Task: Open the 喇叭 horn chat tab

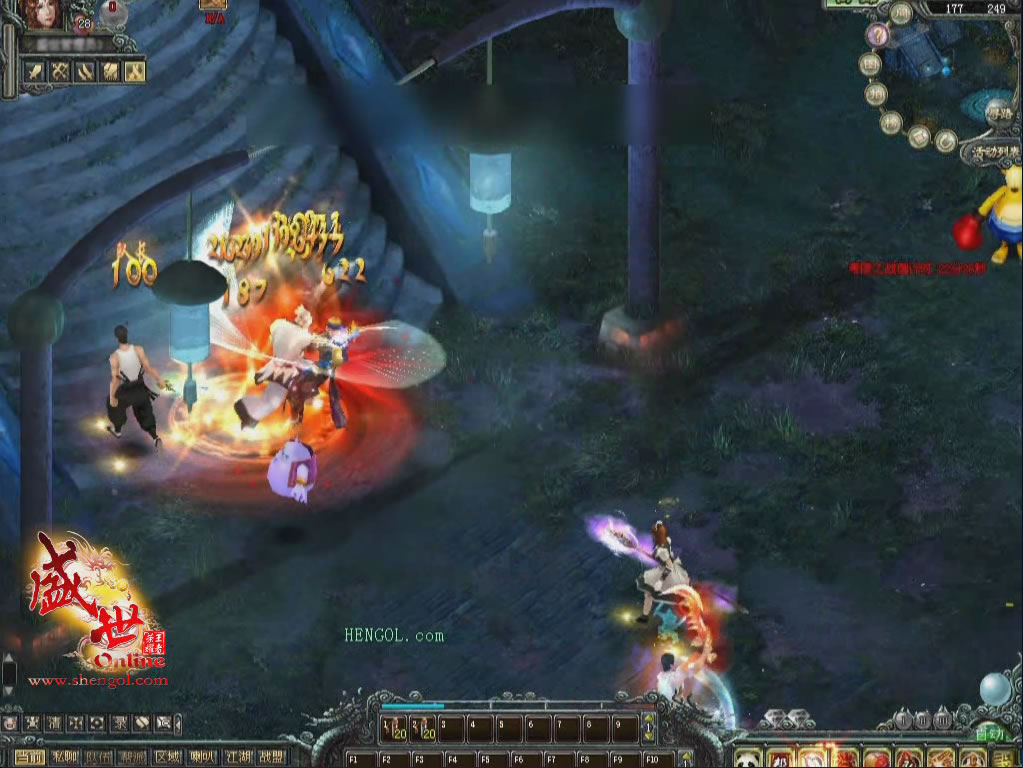Action: tap(202, 758)
